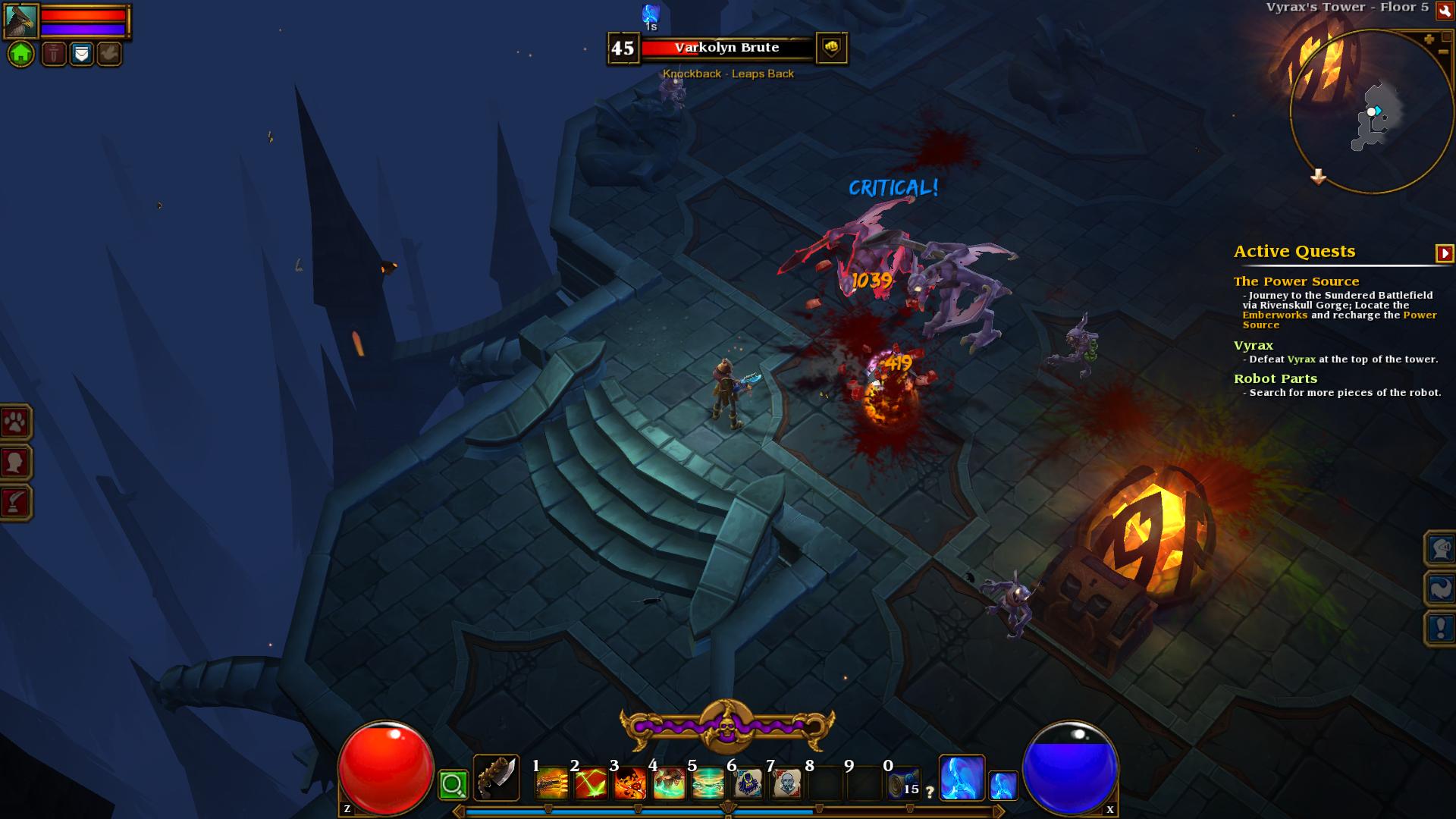This screenshot has height=819, width=1456.
Task: Click the pet's bird portrait
Action: click(20, 20)
